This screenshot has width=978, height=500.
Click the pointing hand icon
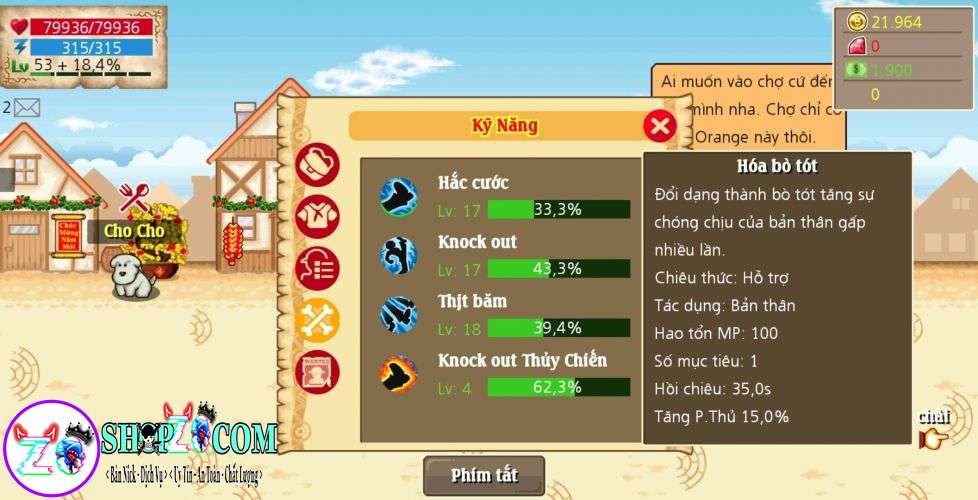933,438
